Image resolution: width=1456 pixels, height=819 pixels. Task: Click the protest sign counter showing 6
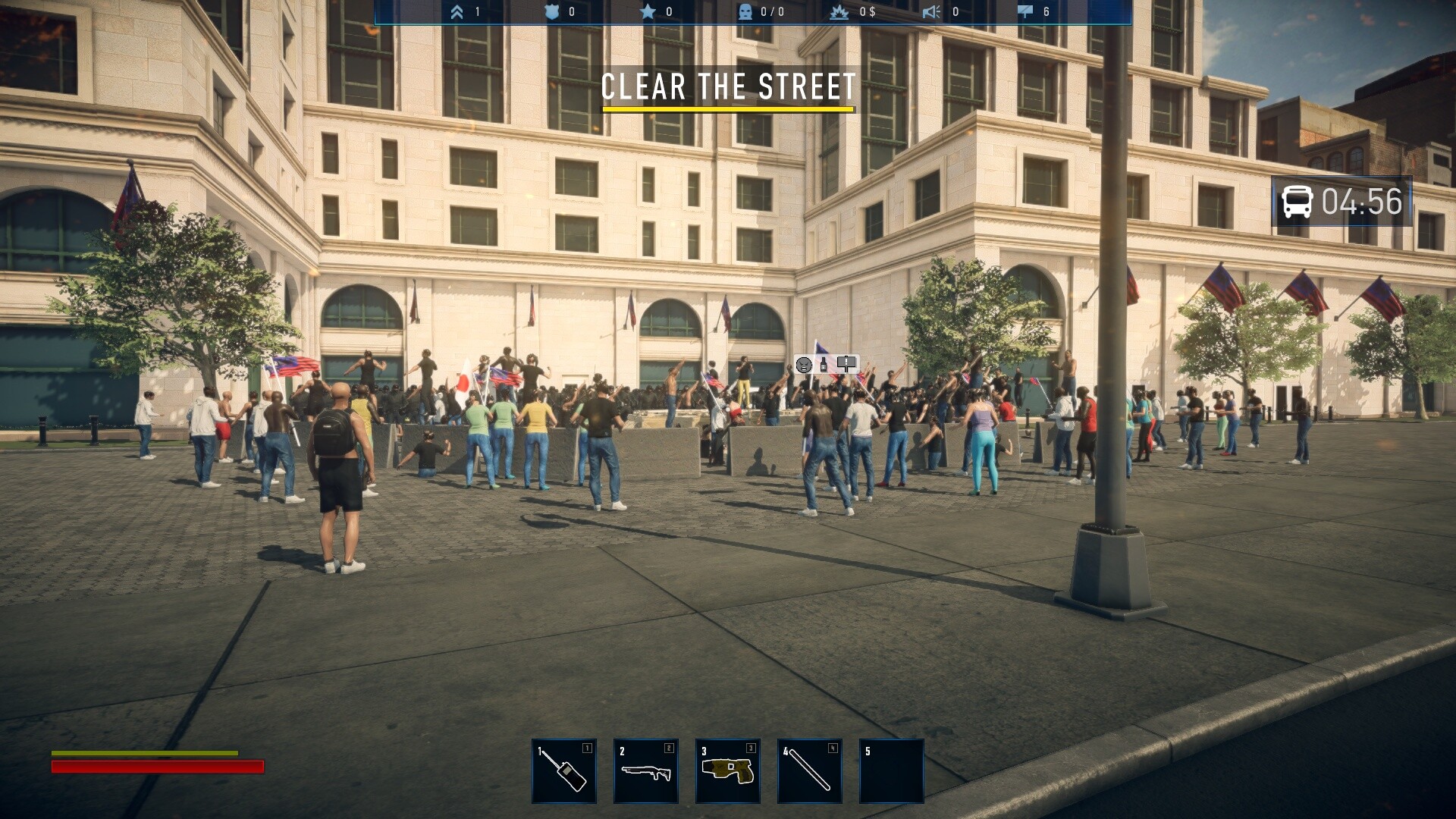click(x=1025, y=11)
